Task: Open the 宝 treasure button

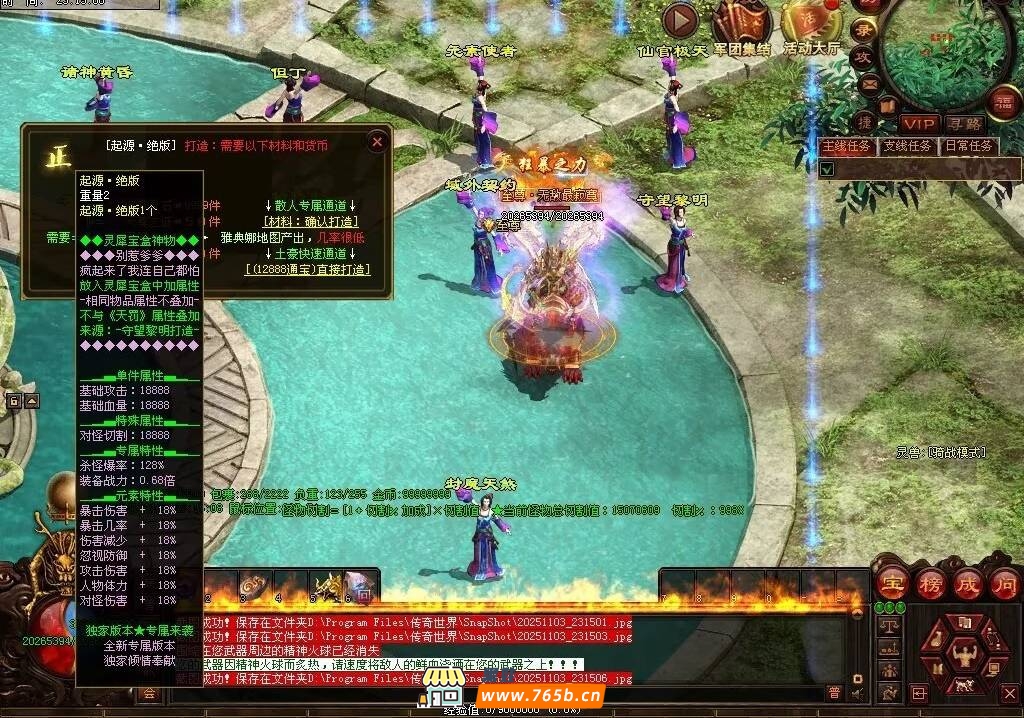Action: (x=891, y=582)
